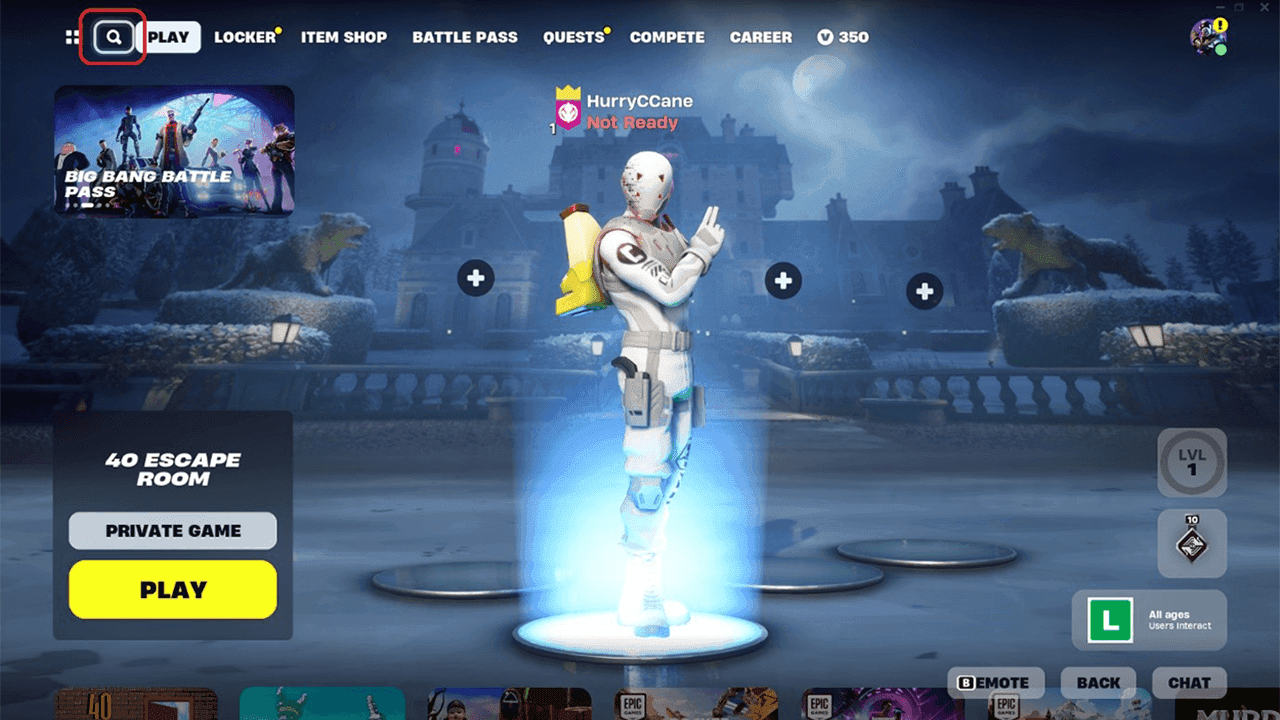
Task: Open the Big Bang Battle Pass banner
Action: [174, 150]
